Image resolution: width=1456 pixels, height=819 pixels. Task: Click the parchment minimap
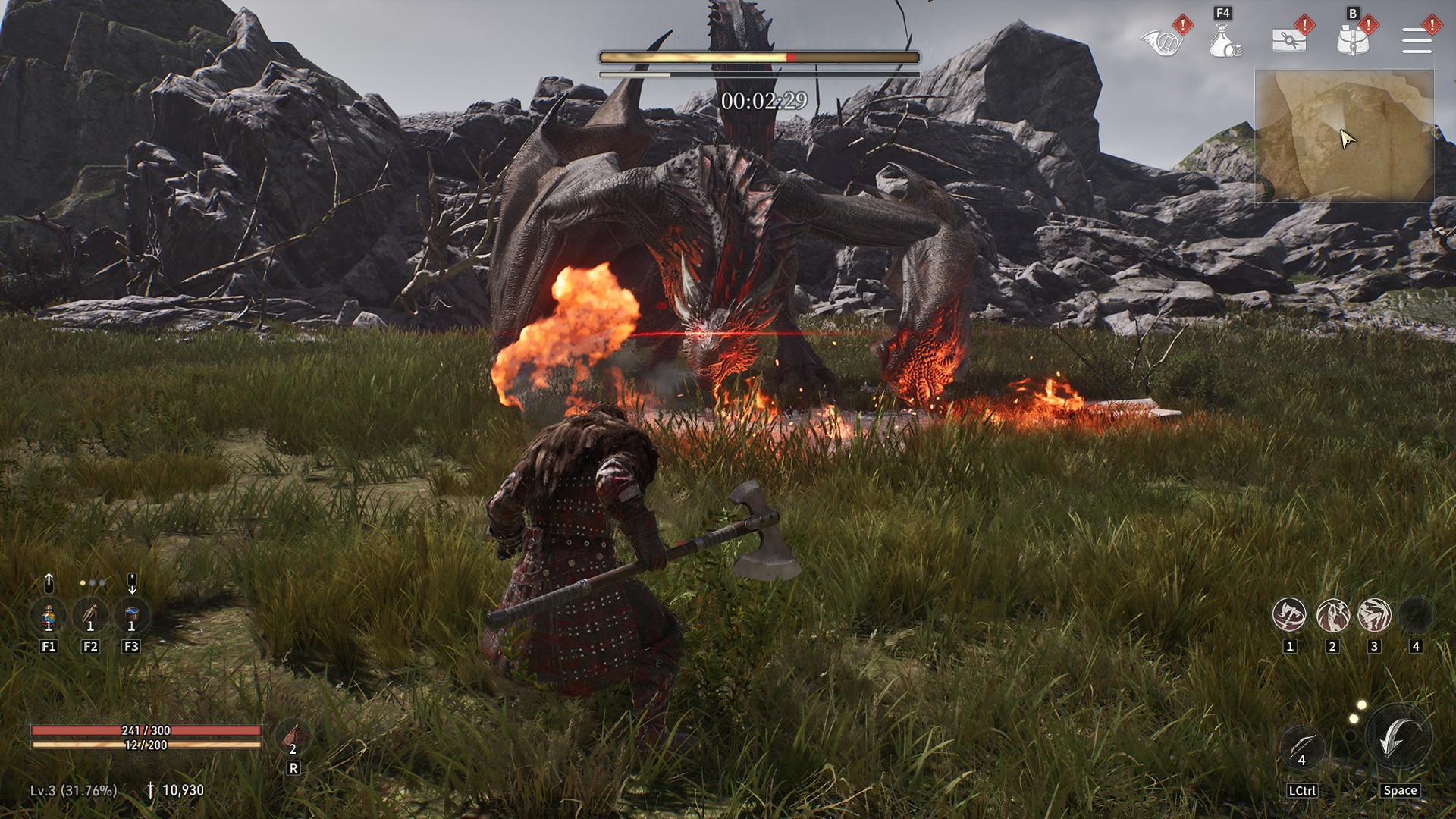point(1344,136)
